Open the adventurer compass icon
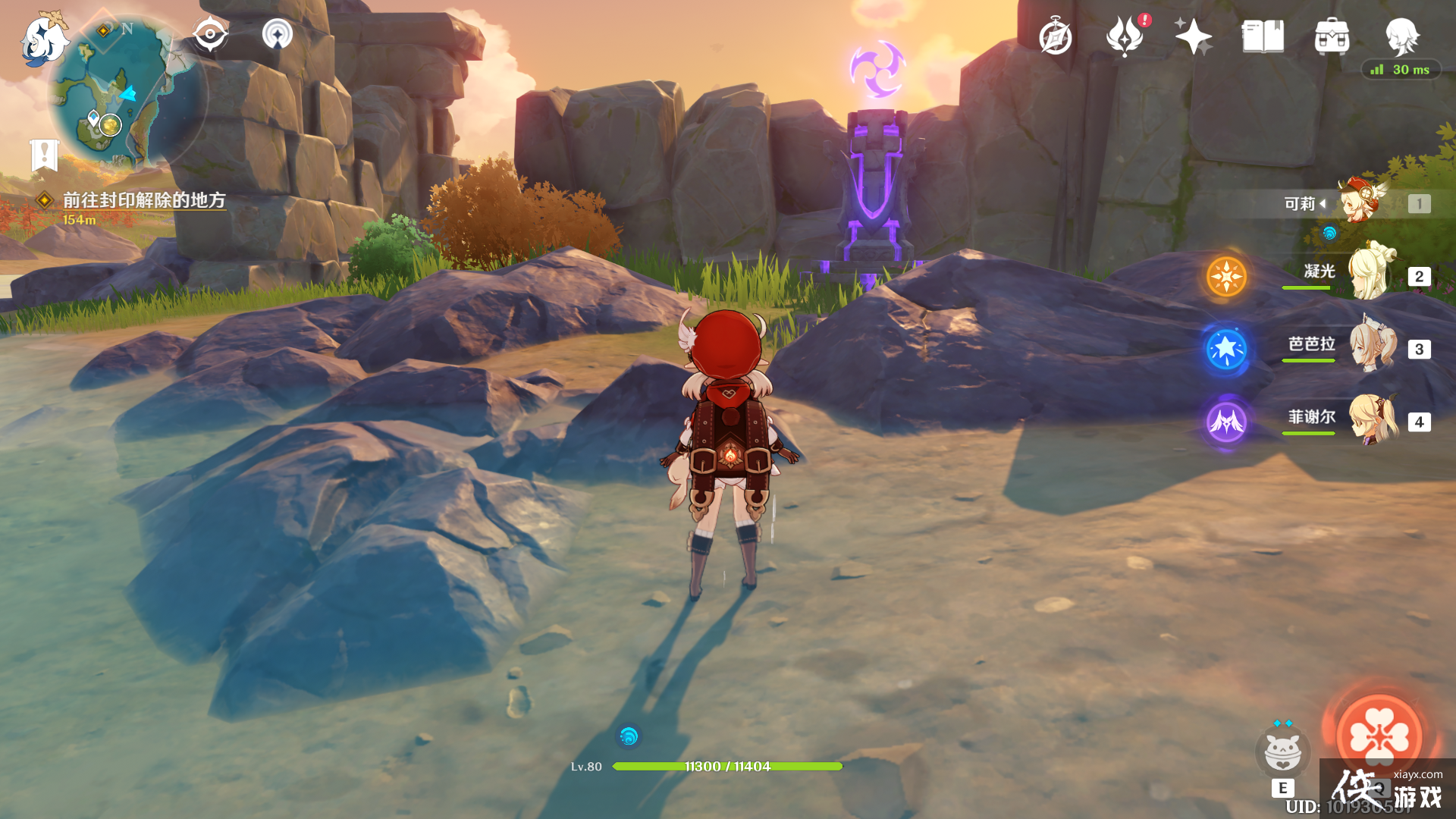This screenshot has height=819, width=1456. tap(1056, 37)
